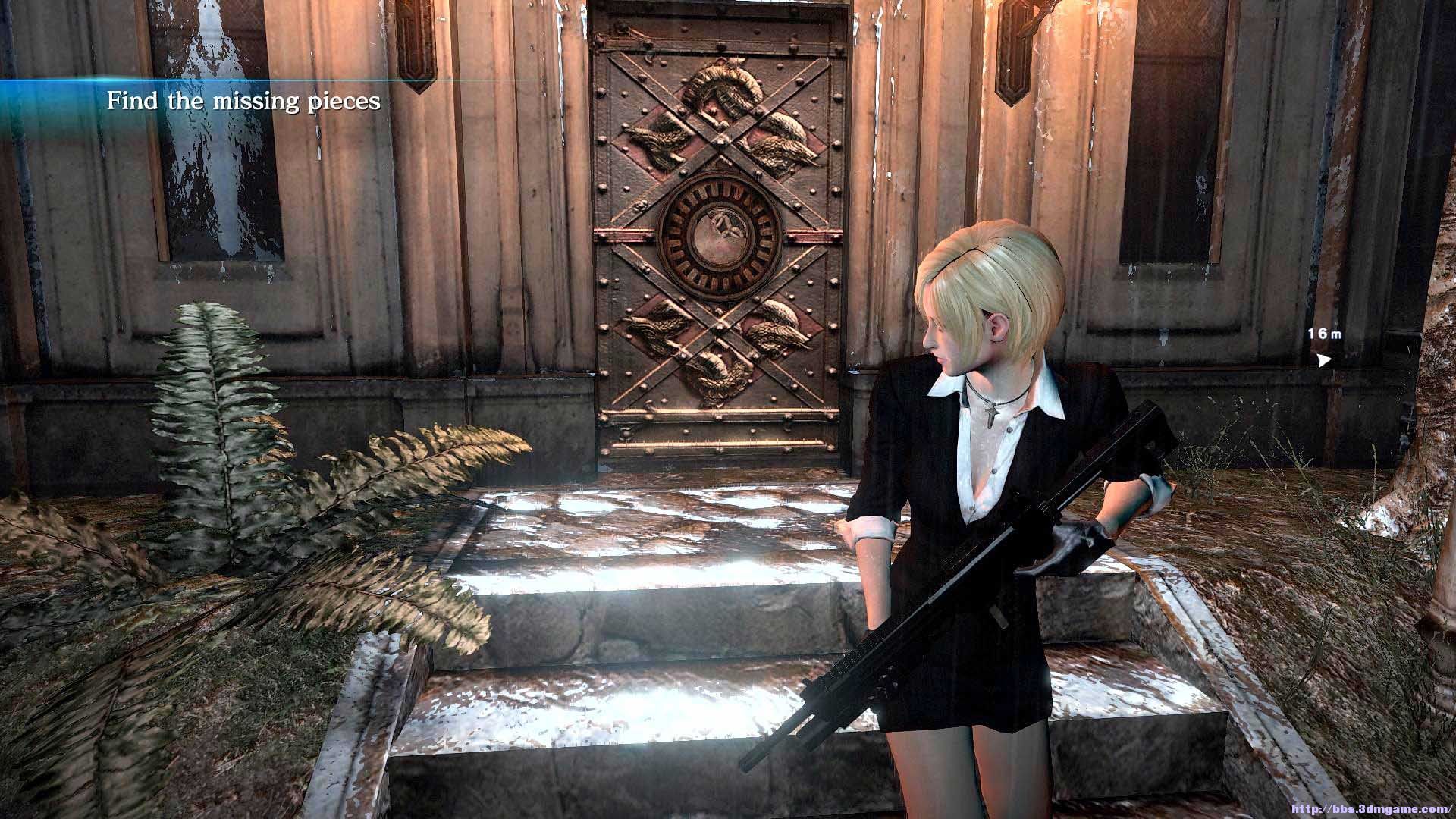Viewport: 1456px width, 819px height.
Task: Click the bottom-right swan carving on the door
Action: coord(777,322)
